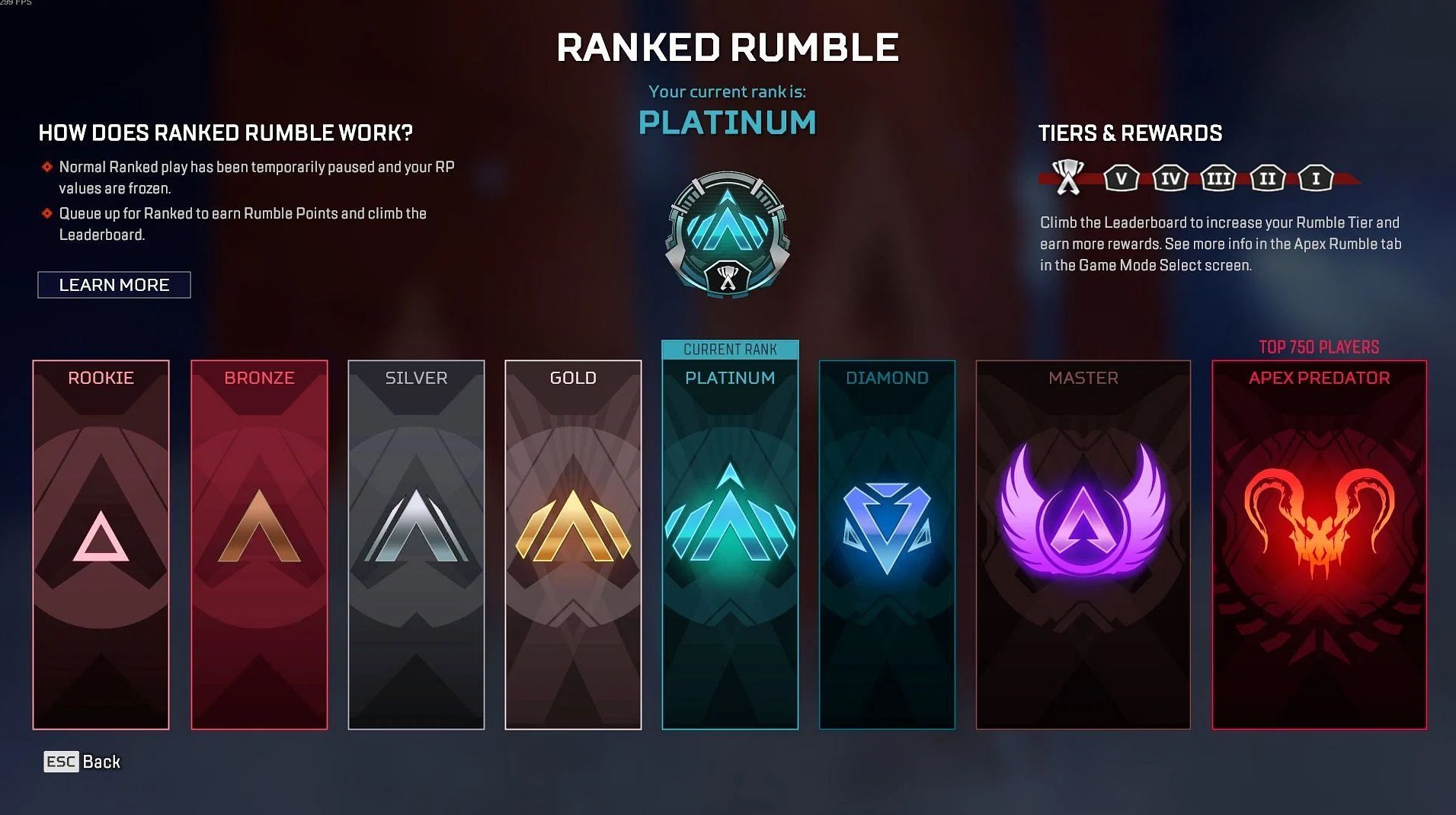Image resolution: width=1456 pixels, height=815 pixels.
Task: Open the Diamond rank card
Action: coord(887,544)
